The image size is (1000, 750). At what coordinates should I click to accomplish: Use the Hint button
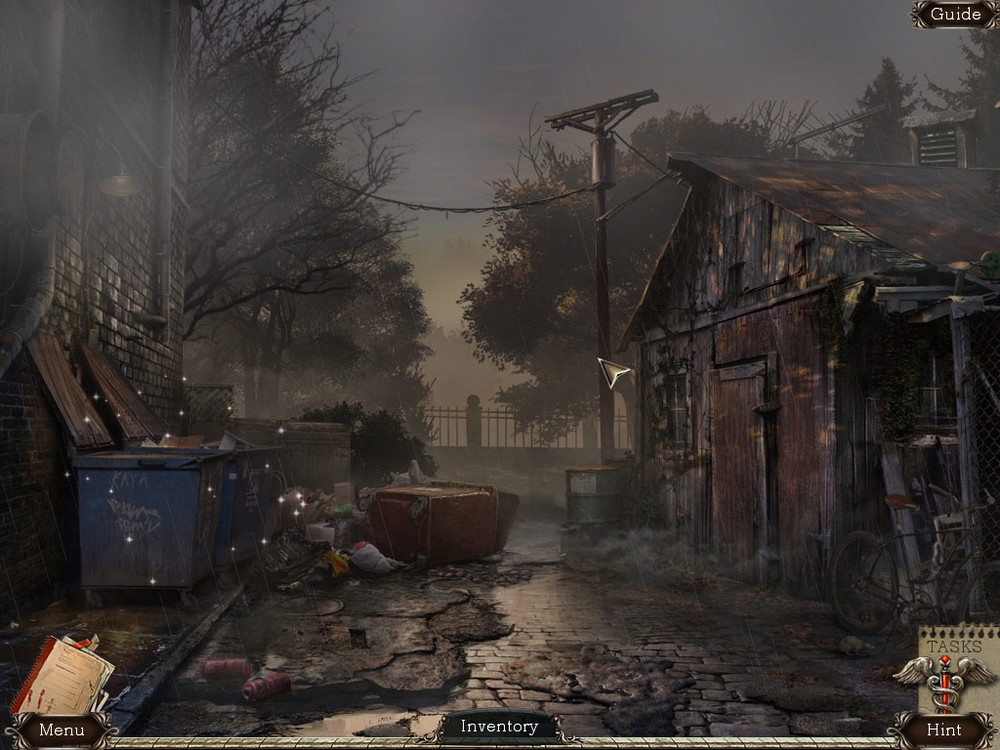click(x=943, y=730)
